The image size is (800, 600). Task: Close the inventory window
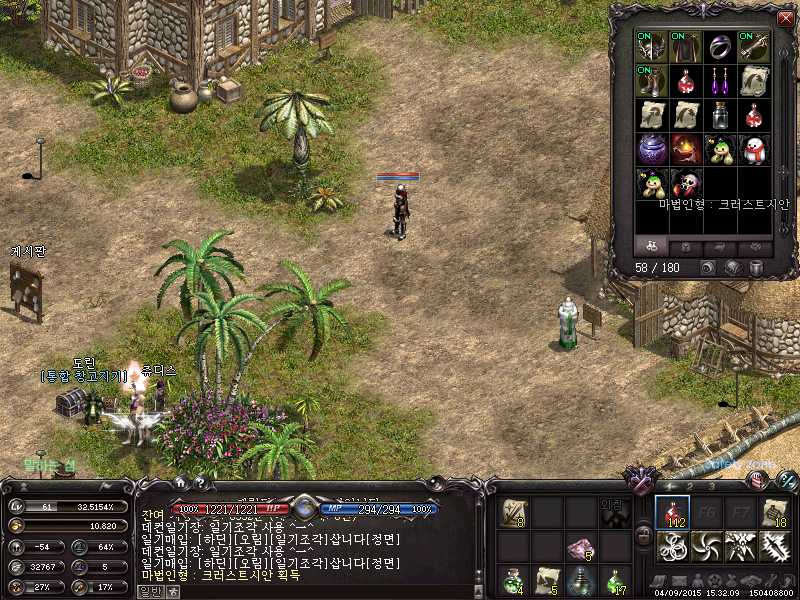(x=784, y=18)
